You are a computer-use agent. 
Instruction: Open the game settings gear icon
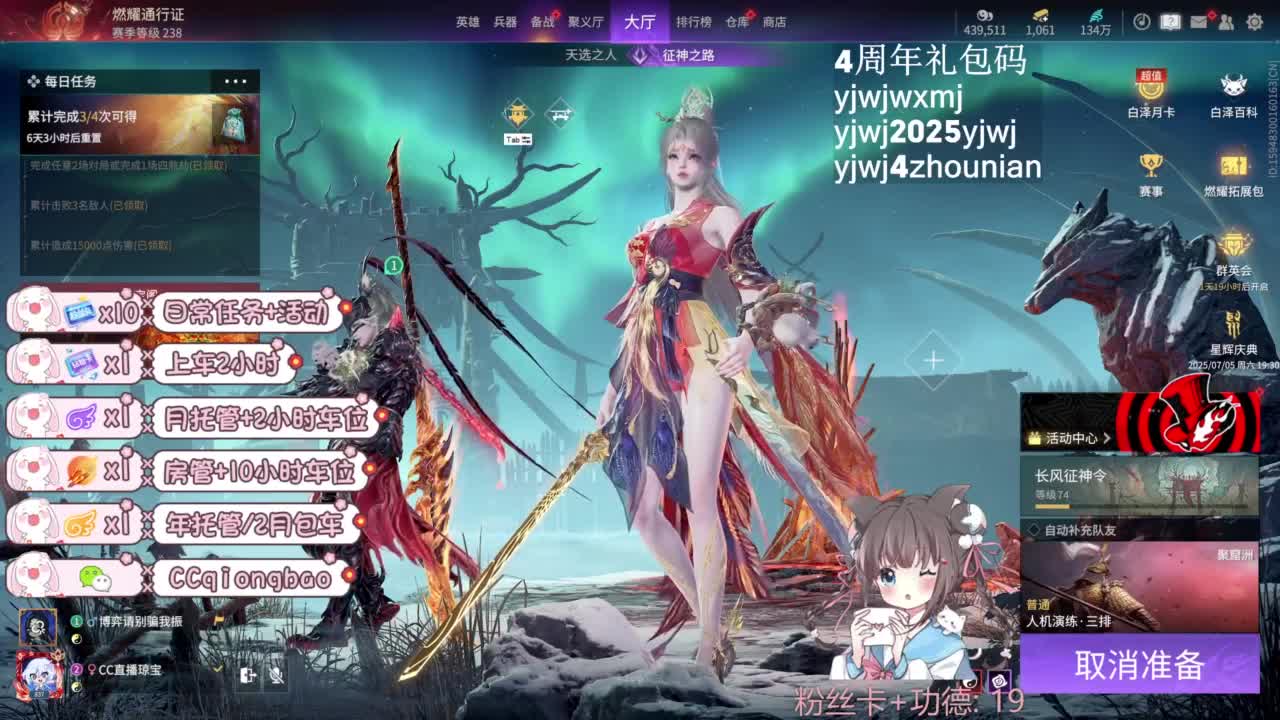click(x=1253, y=23)
